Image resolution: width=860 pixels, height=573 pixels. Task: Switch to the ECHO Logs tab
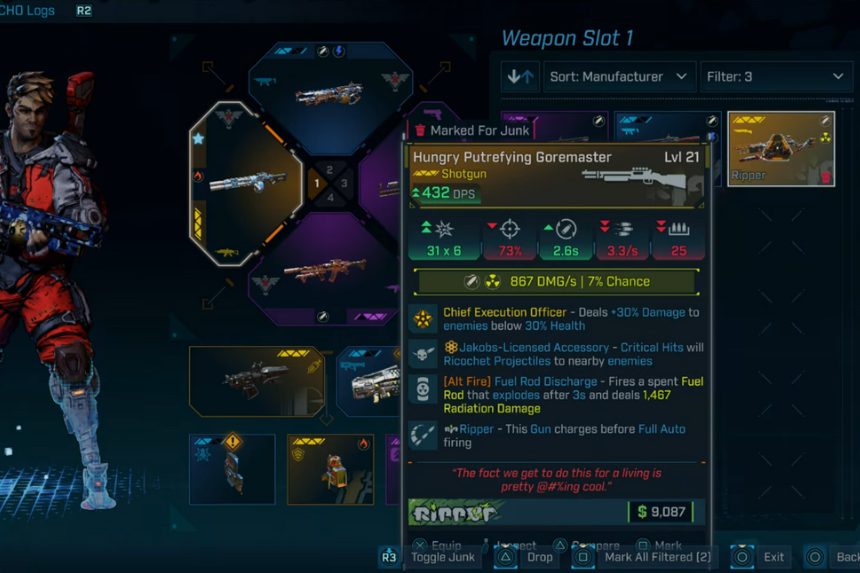pyautogui.click(x=30, y=11)
